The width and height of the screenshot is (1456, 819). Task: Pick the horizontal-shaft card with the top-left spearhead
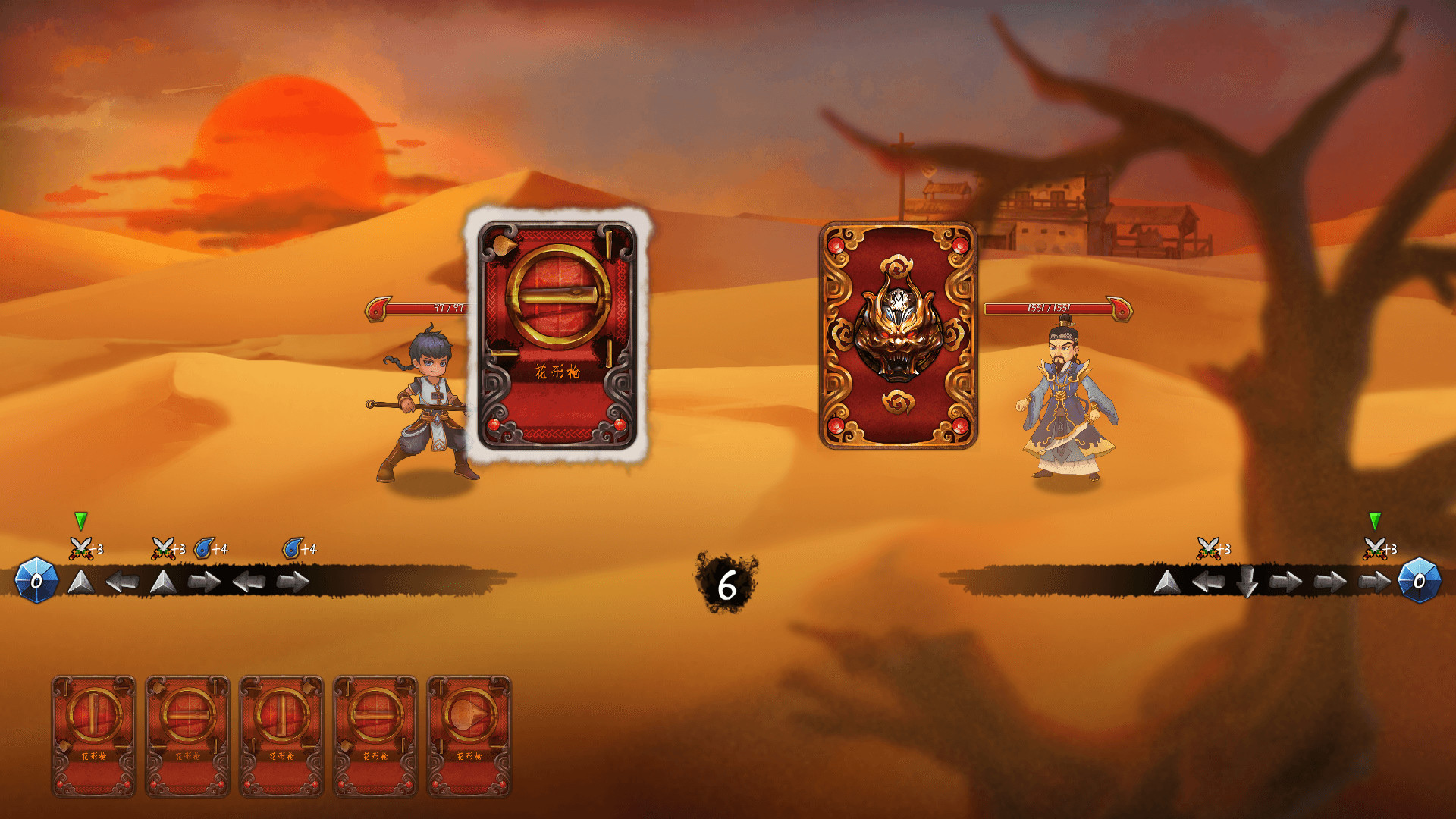187,736
